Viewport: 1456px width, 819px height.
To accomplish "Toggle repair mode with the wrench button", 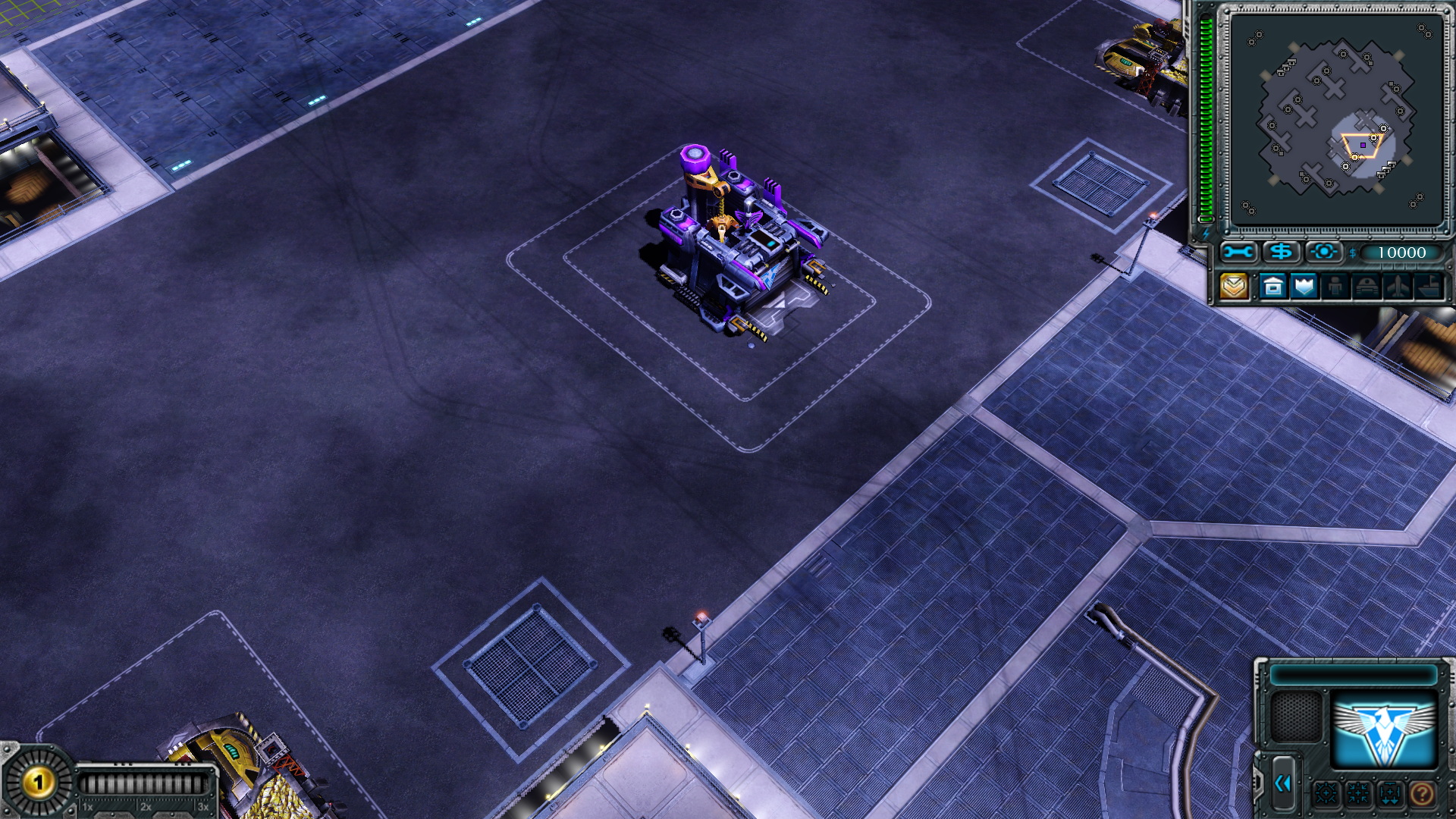I will pos(1238,252).
